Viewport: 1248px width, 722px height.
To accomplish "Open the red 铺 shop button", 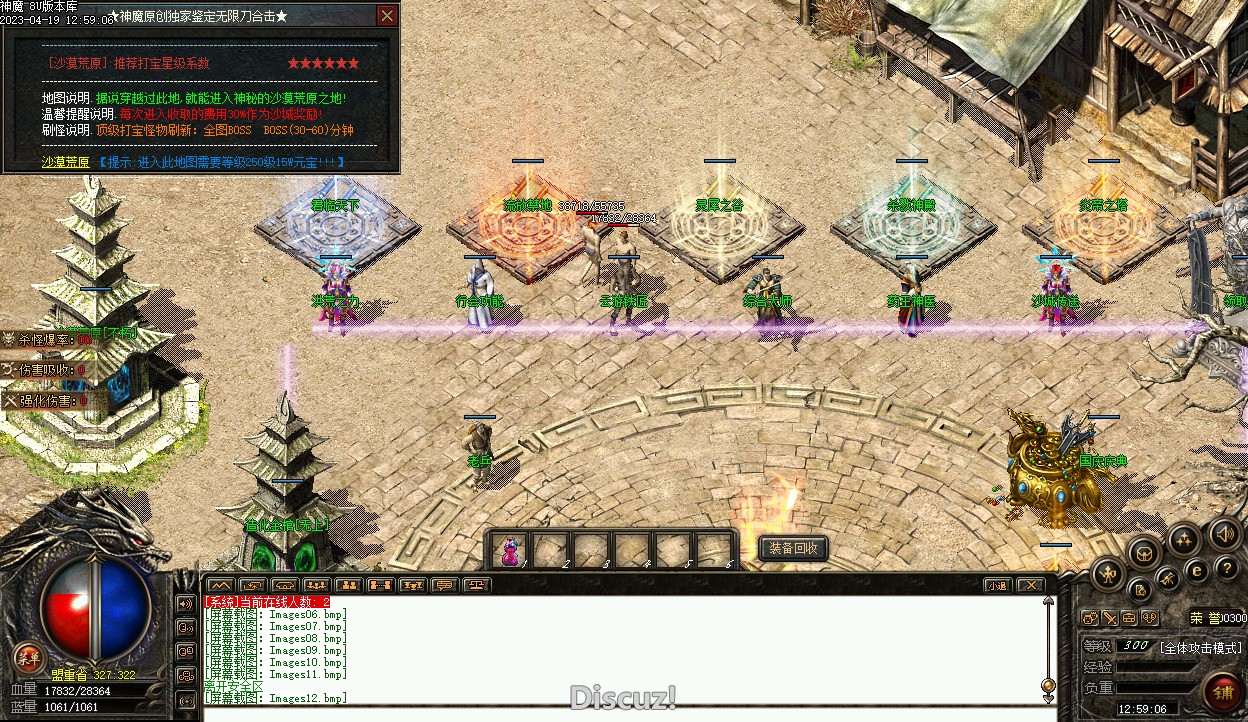I will pyautogui.click(x=1222, y=692).
